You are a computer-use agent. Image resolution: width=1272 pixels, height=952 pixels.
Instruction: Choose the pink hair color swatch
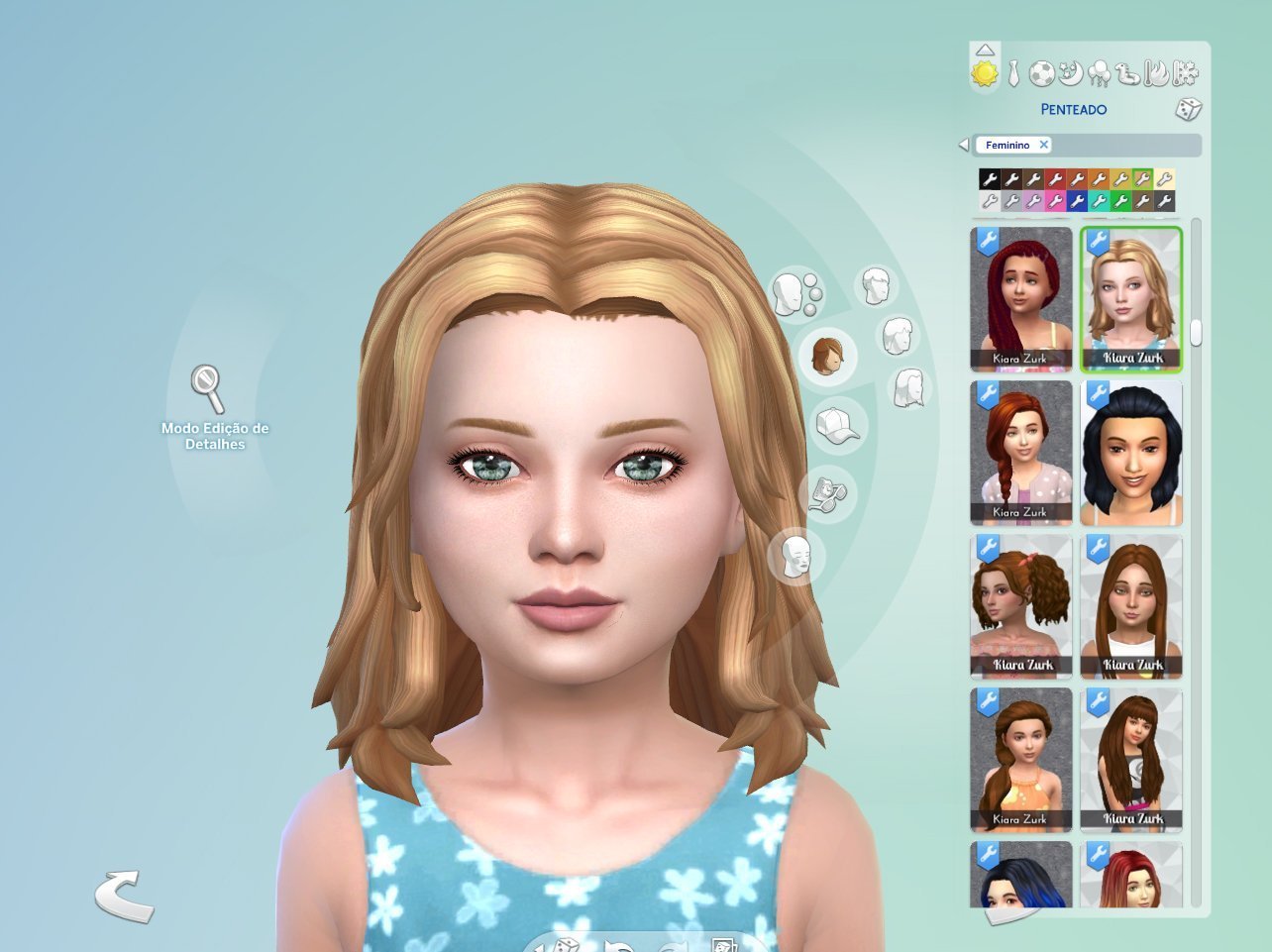[x=1054, y=201]
